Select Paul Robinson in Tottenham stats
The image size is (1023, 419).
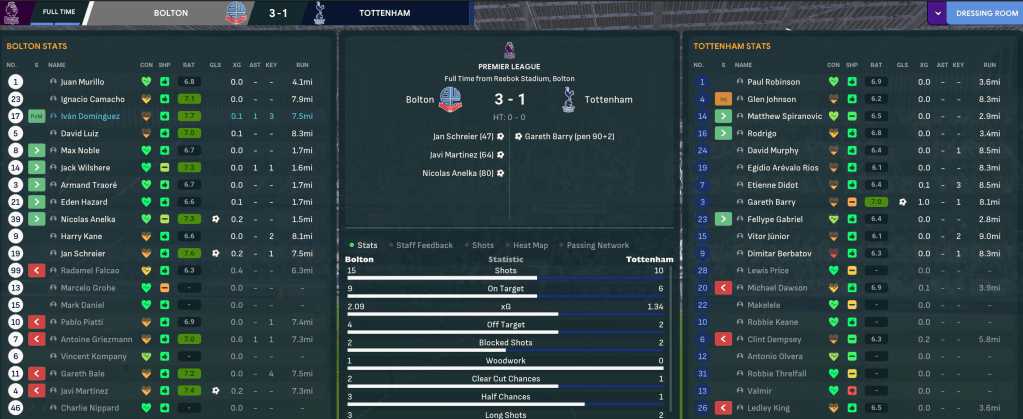(x=774, y=82)
